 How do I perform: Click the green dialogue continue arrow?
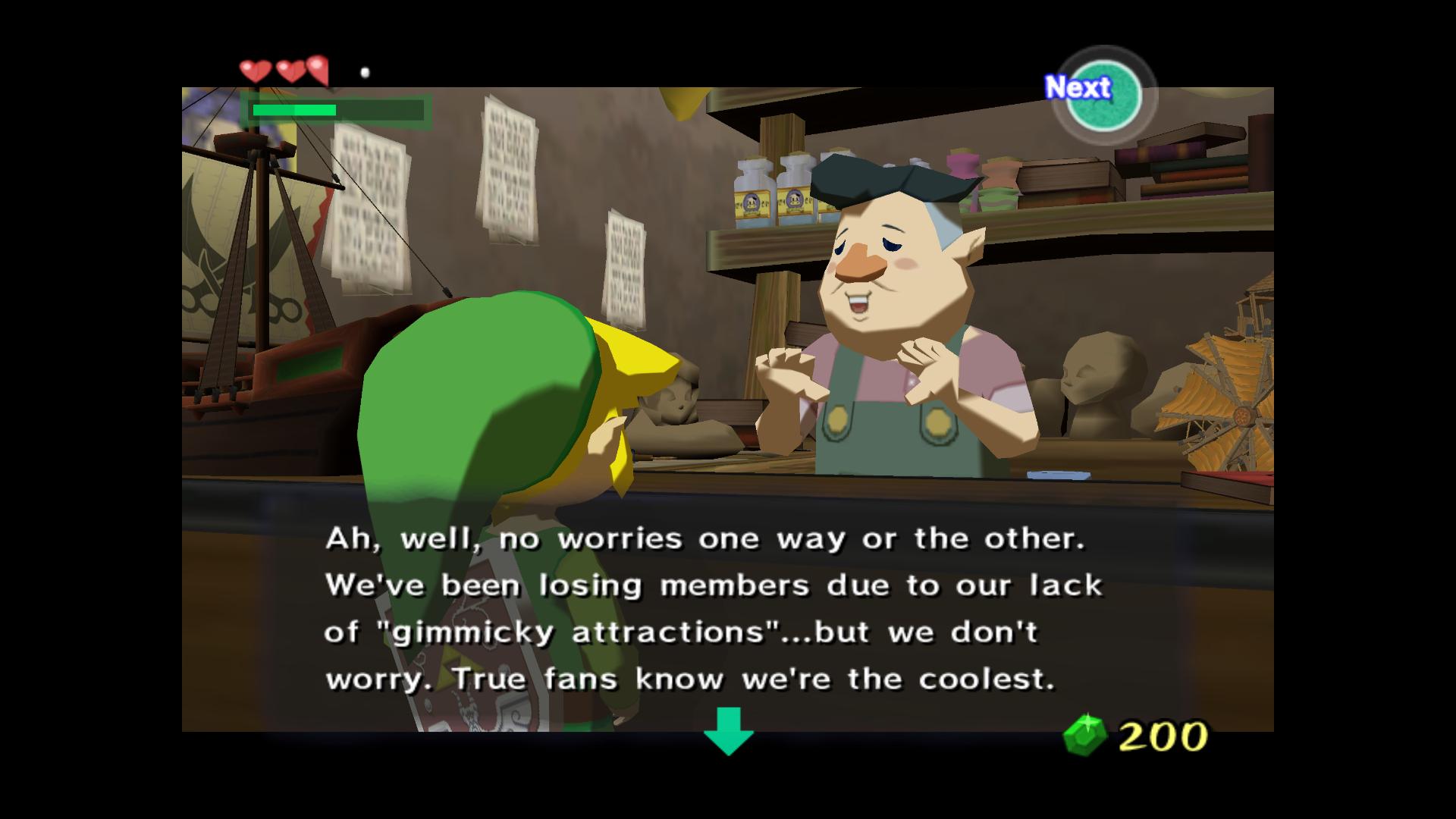point(728,730)
